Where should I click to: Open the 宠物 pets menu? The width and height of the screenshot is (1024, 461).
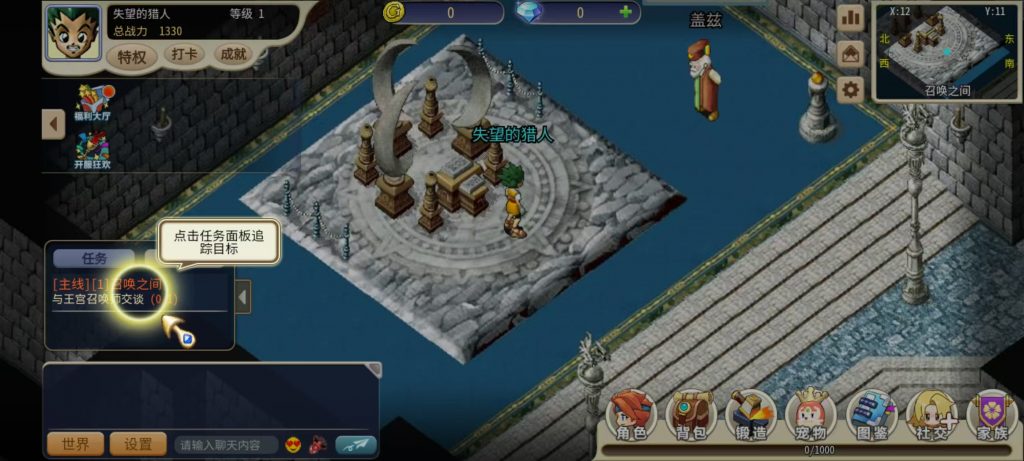(x=810, y=416)
